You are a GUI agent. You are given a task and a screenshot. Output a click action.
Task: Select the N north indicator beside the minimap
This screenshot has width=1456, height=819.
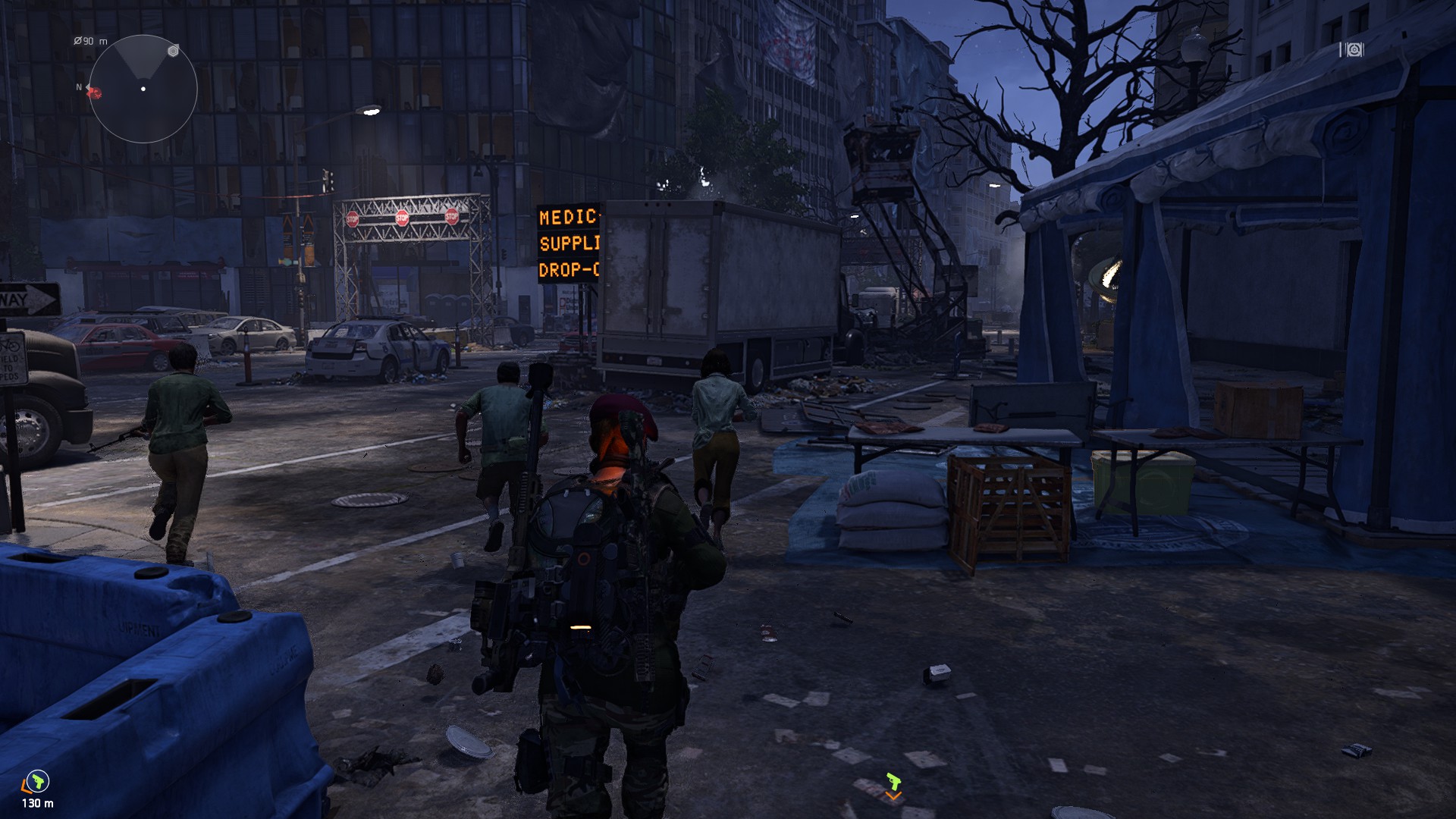point(79,86)
